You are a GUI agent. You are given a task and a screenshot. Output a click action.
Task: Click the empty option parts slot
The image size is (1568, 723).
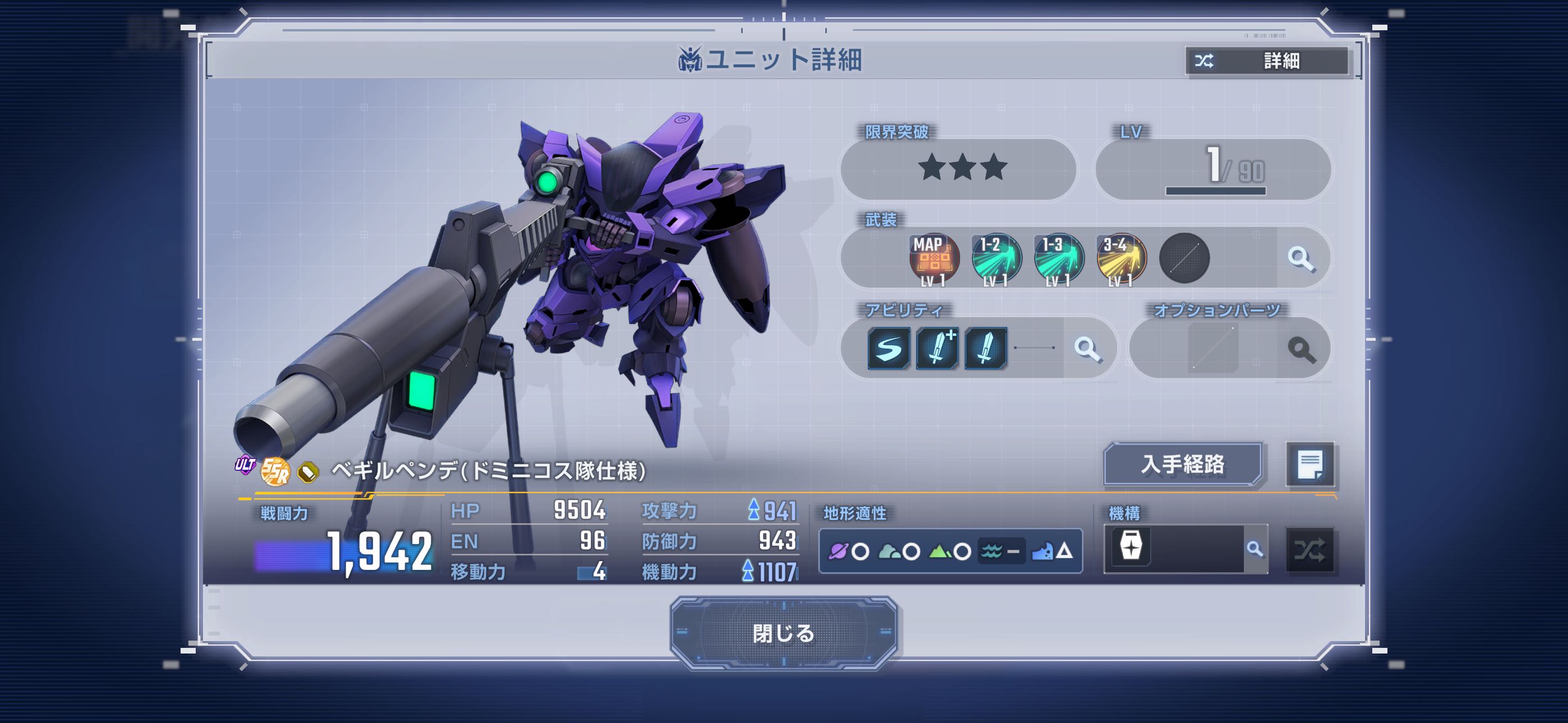pyautogui.click(x=1212, y=349)
